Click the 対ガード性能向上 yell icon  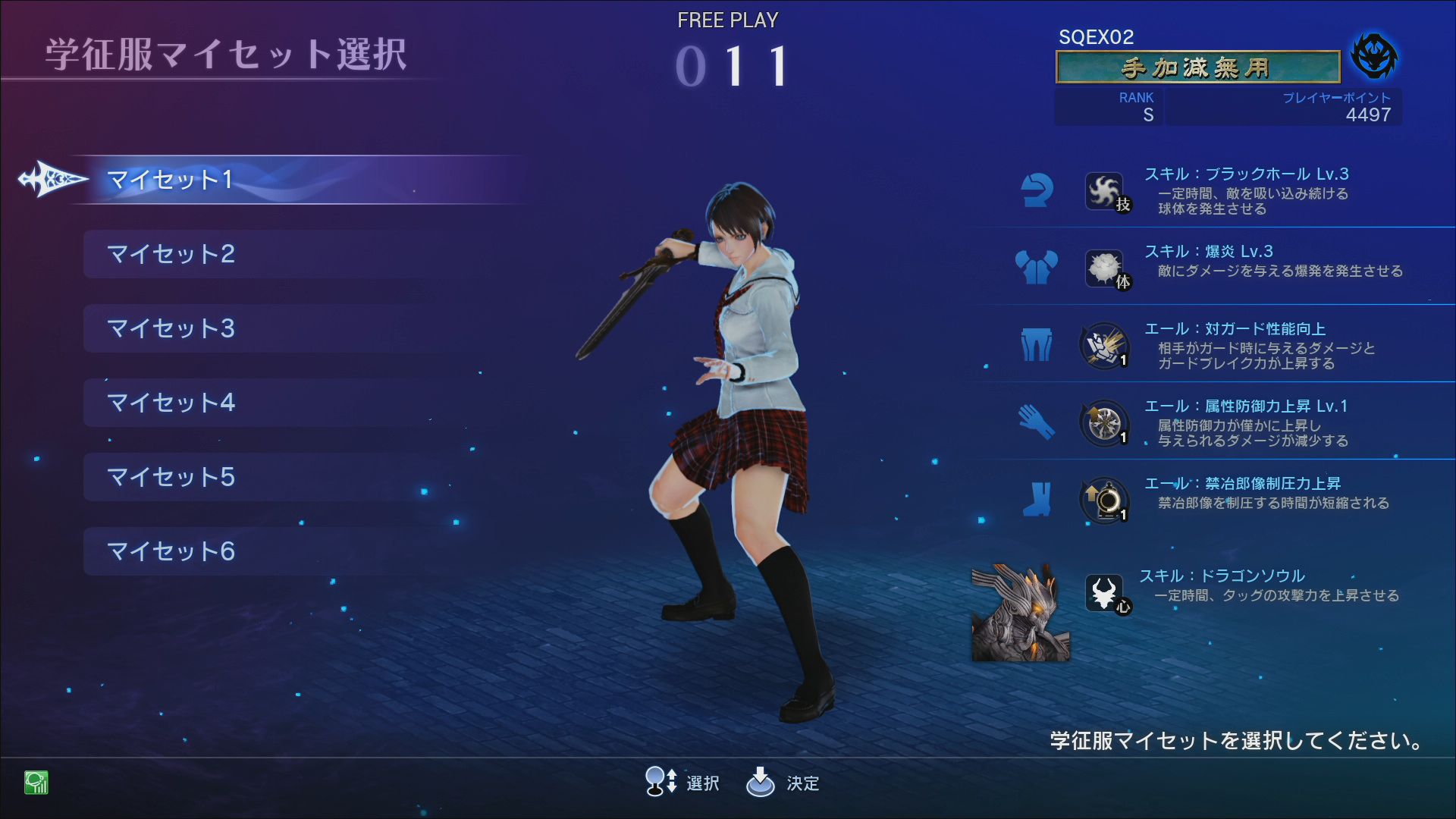(x=1104, y=346)
